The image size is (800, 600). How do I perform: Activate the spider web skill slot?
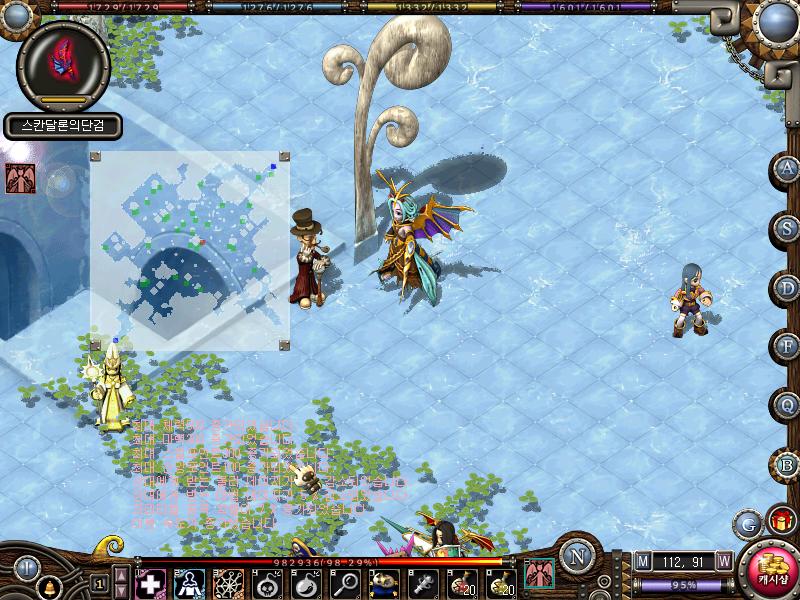228,583
